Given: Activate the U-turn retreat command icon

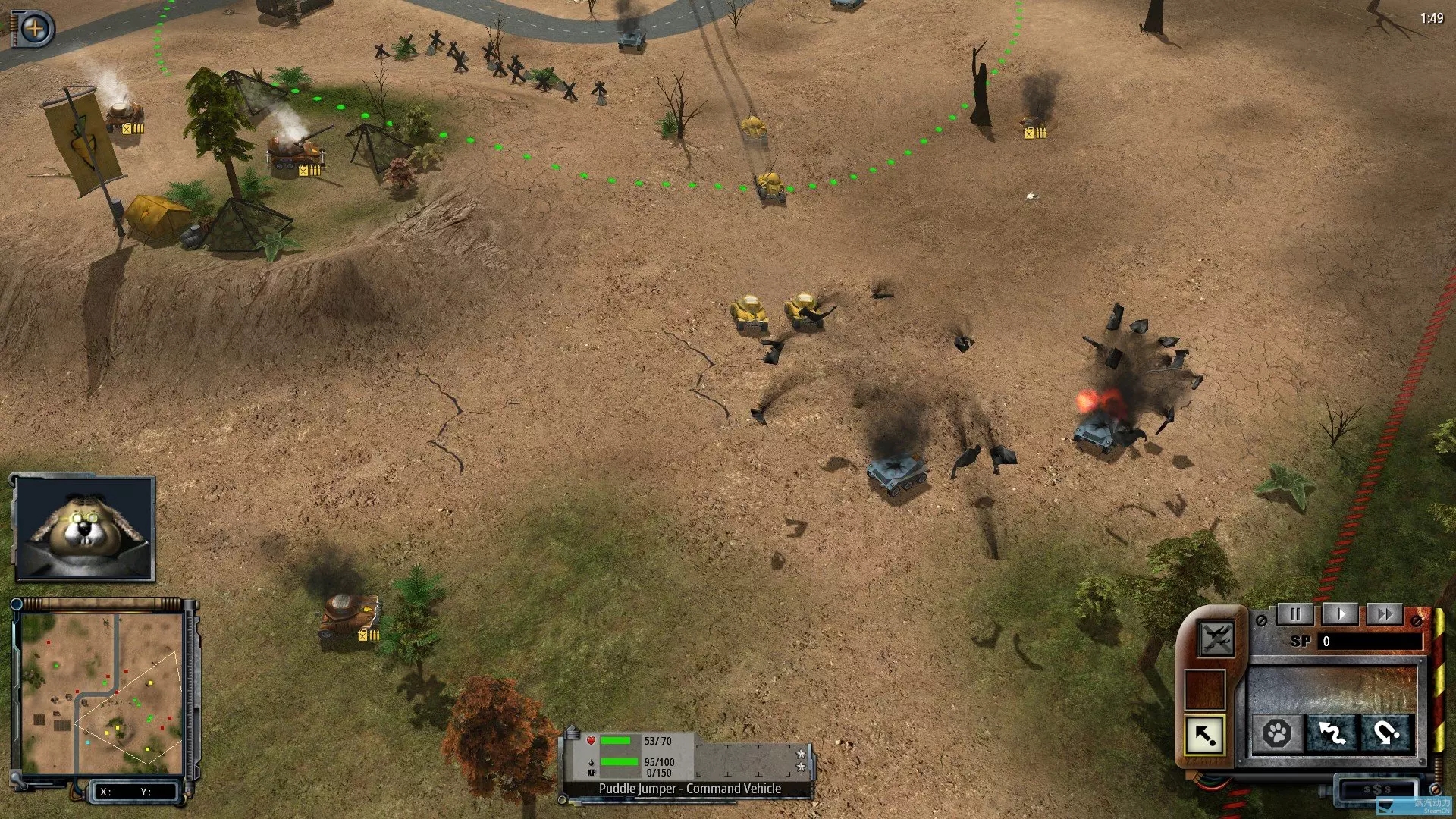Looking at the screenshot, I should (1386, 733).
